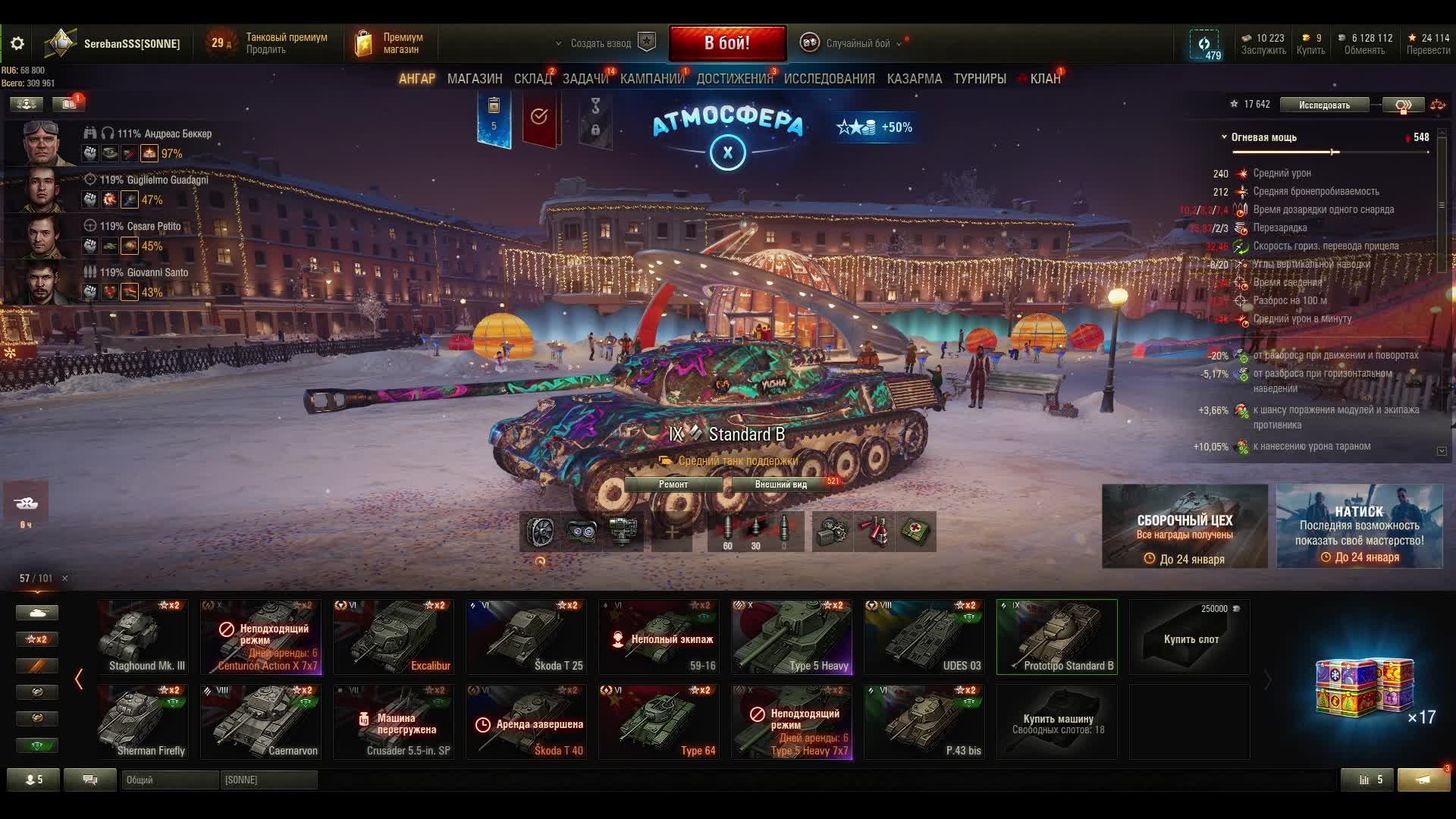
Task: Choose the UDES 03 tank card
Action: 924,637
